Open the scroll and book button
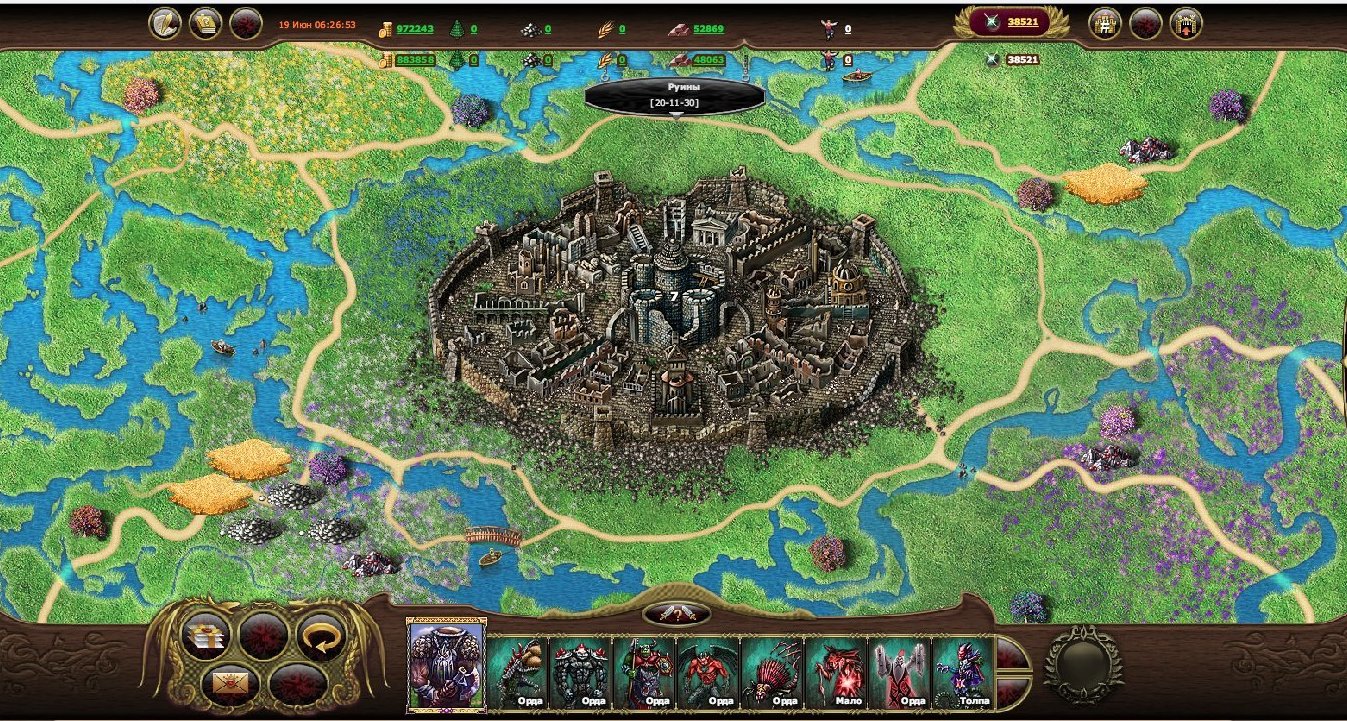Screen dimensions: 1347x721 pos(205,23)
